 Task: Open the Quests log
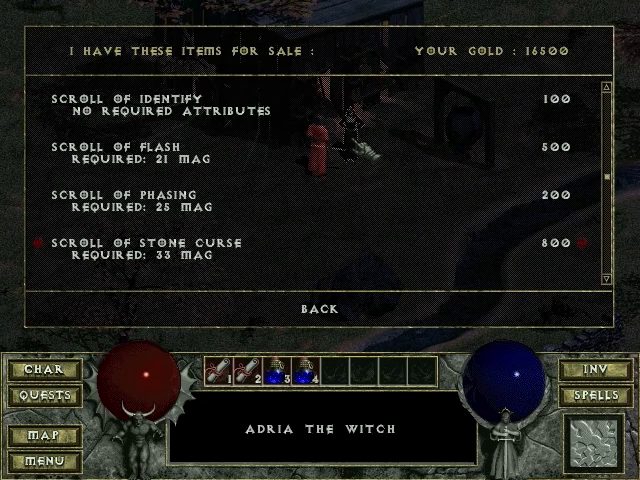tap(43, 395)
